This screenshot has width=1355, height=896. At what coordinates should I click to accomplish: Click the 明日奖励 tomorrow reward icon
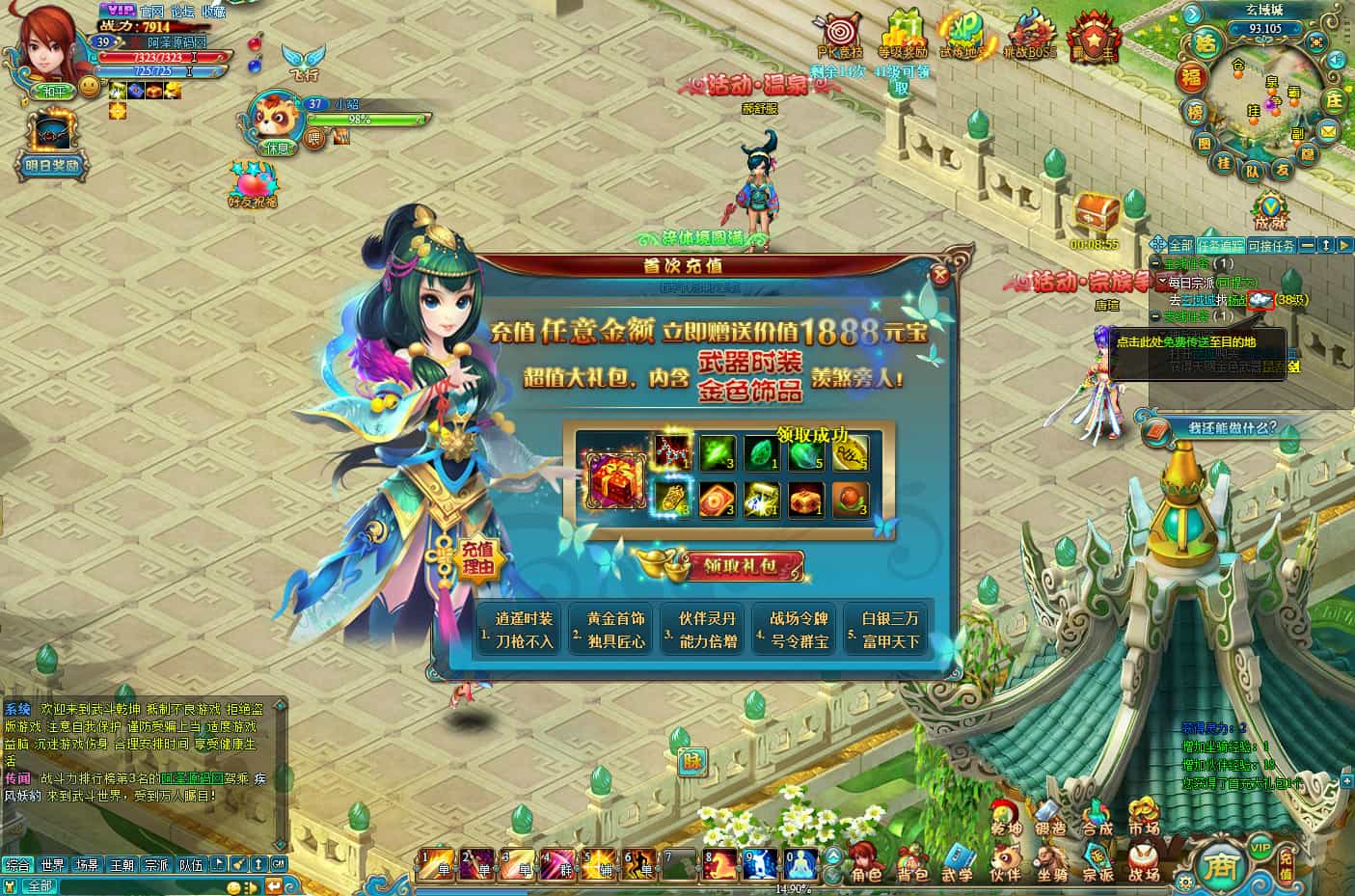click(x=51, y=145)
